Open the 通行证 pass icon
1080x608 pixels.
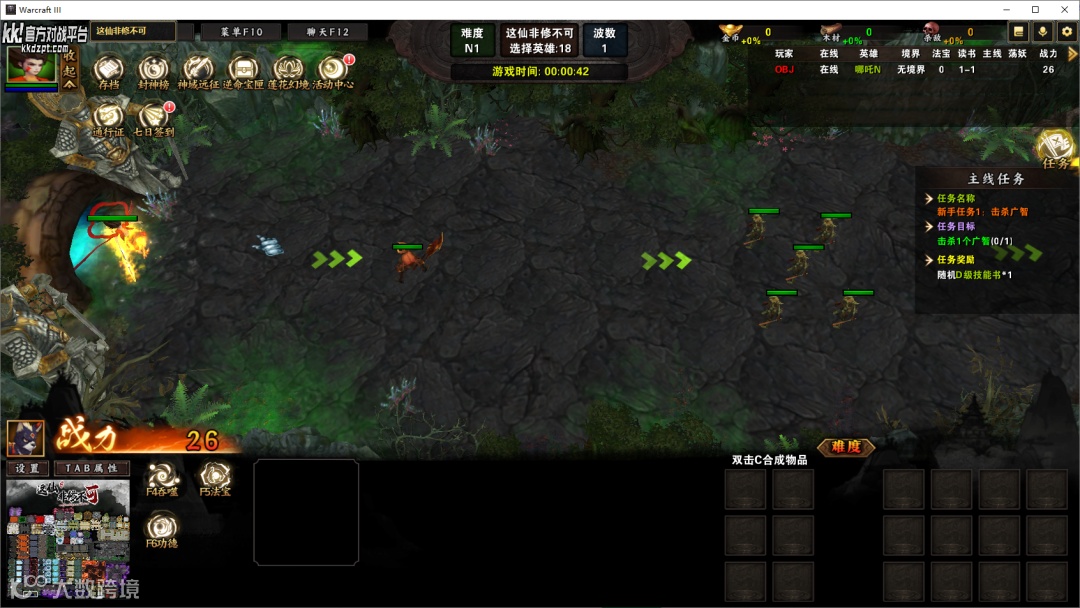[x=108, y=116]
